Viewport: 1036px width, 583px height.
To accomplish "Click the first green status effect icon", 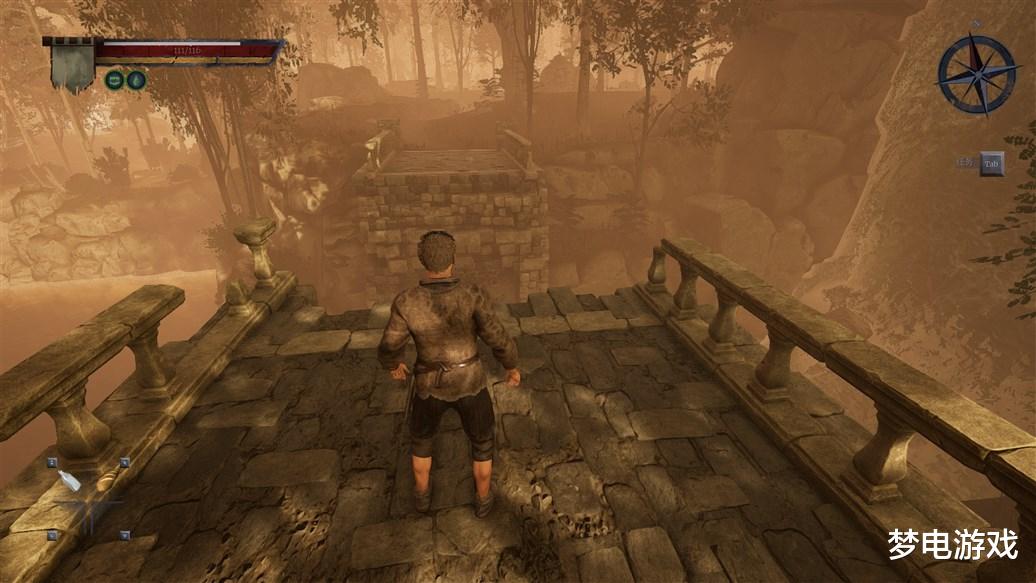I will (x=115, y=80).
